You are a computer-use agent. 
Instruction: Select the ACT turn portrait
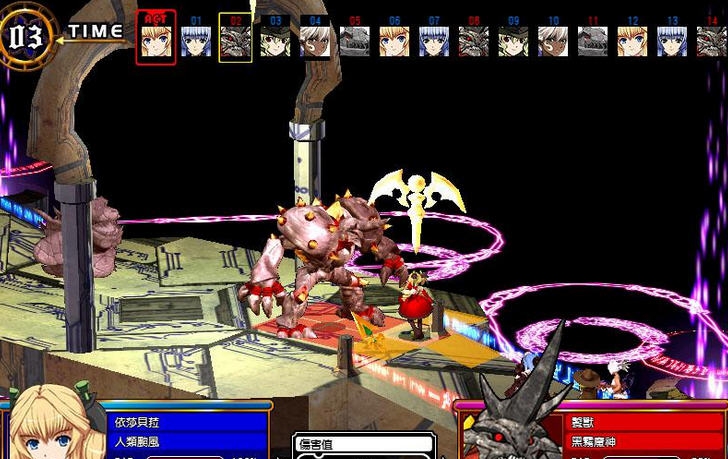click(x=155, y=39)
